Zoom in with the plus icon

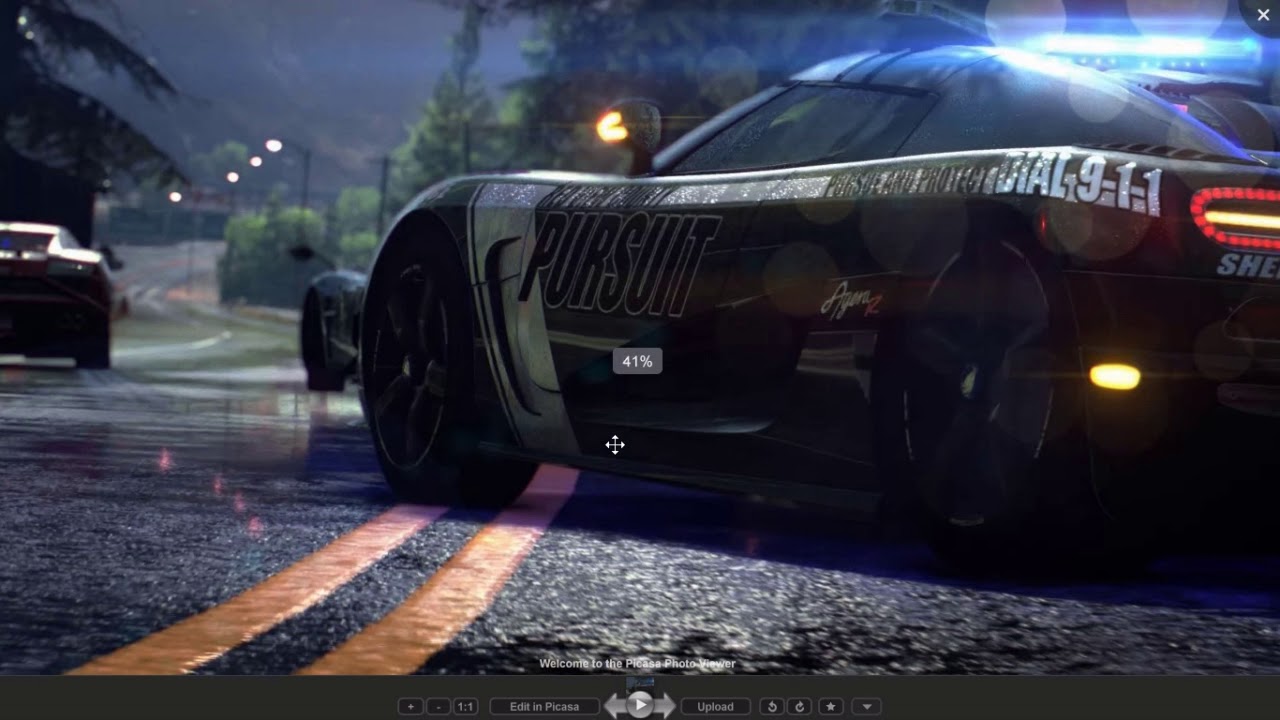[x=410, y=706]
